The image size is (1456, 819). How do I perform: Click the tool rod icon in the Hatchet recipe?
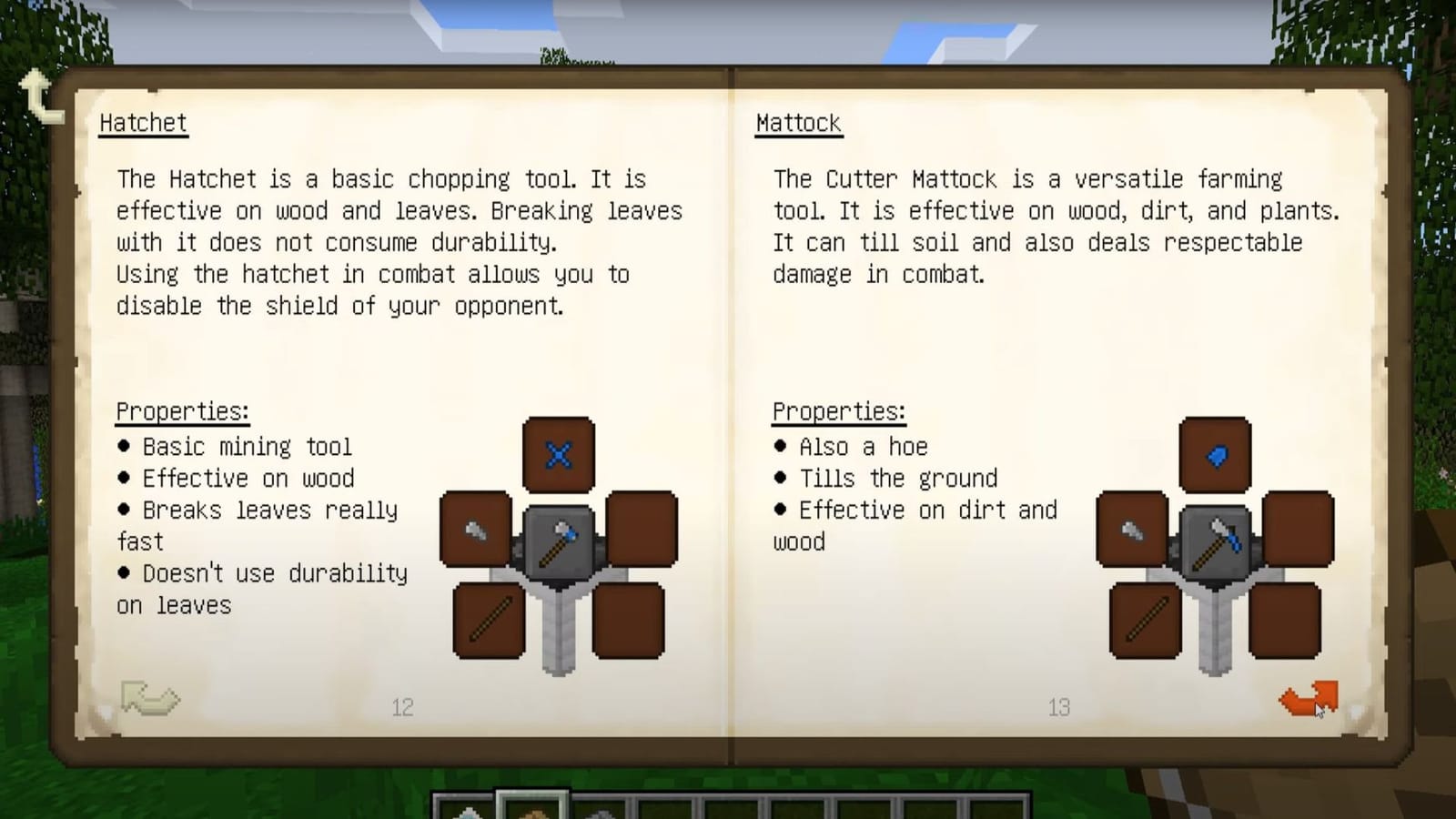[x=489, y=621]
